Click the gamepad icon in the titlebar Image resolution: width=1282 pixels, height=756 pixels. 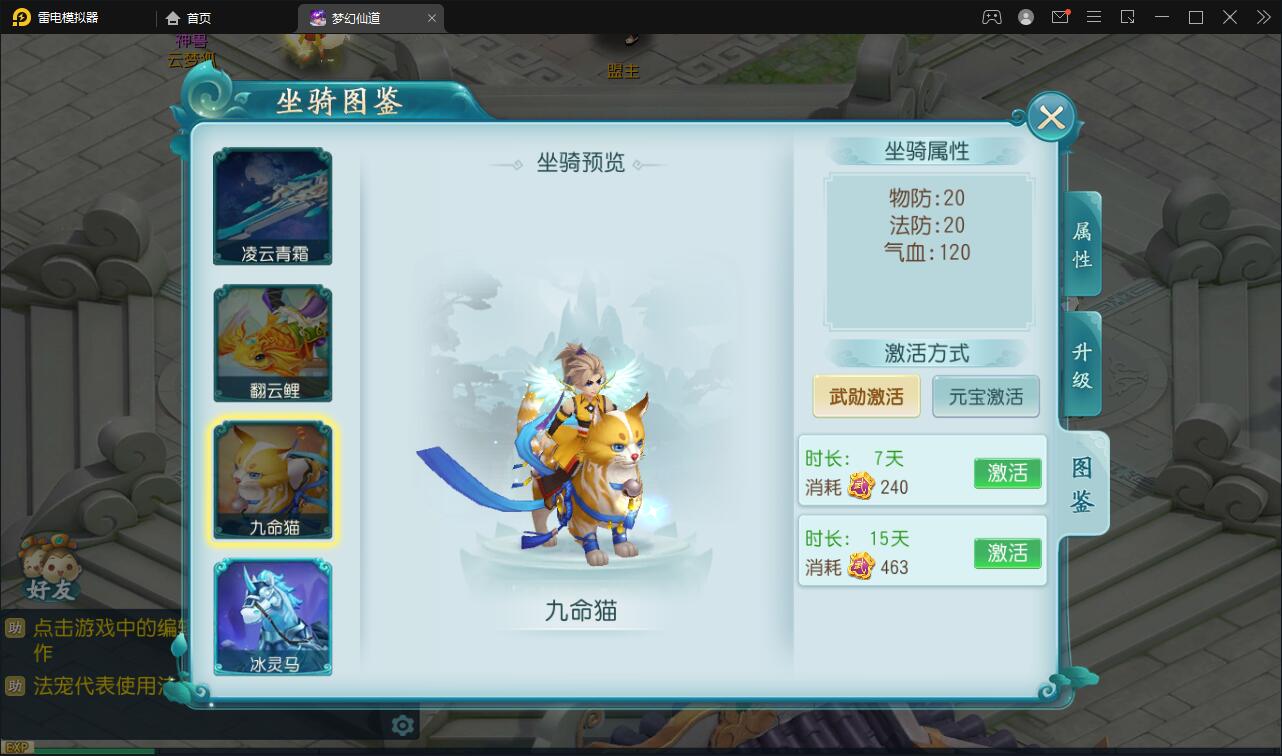tap(990, 17)
